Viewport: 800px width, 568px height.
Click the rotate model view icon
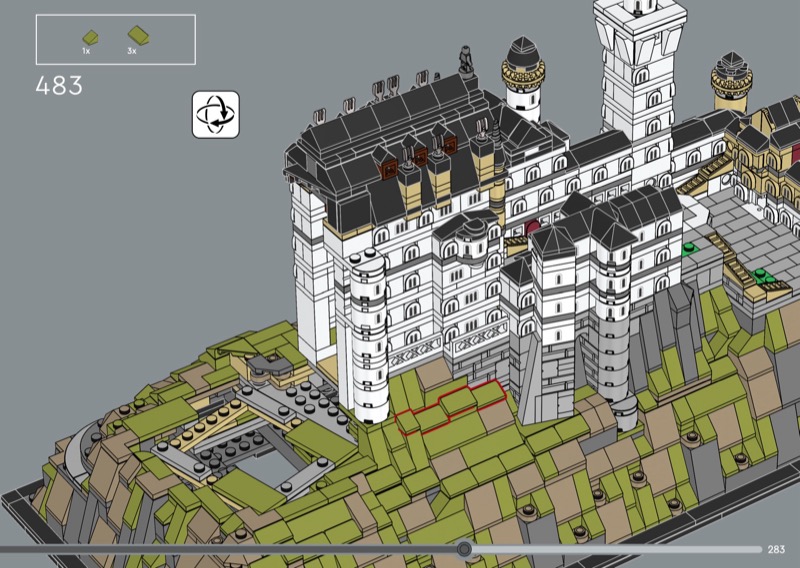215,113
